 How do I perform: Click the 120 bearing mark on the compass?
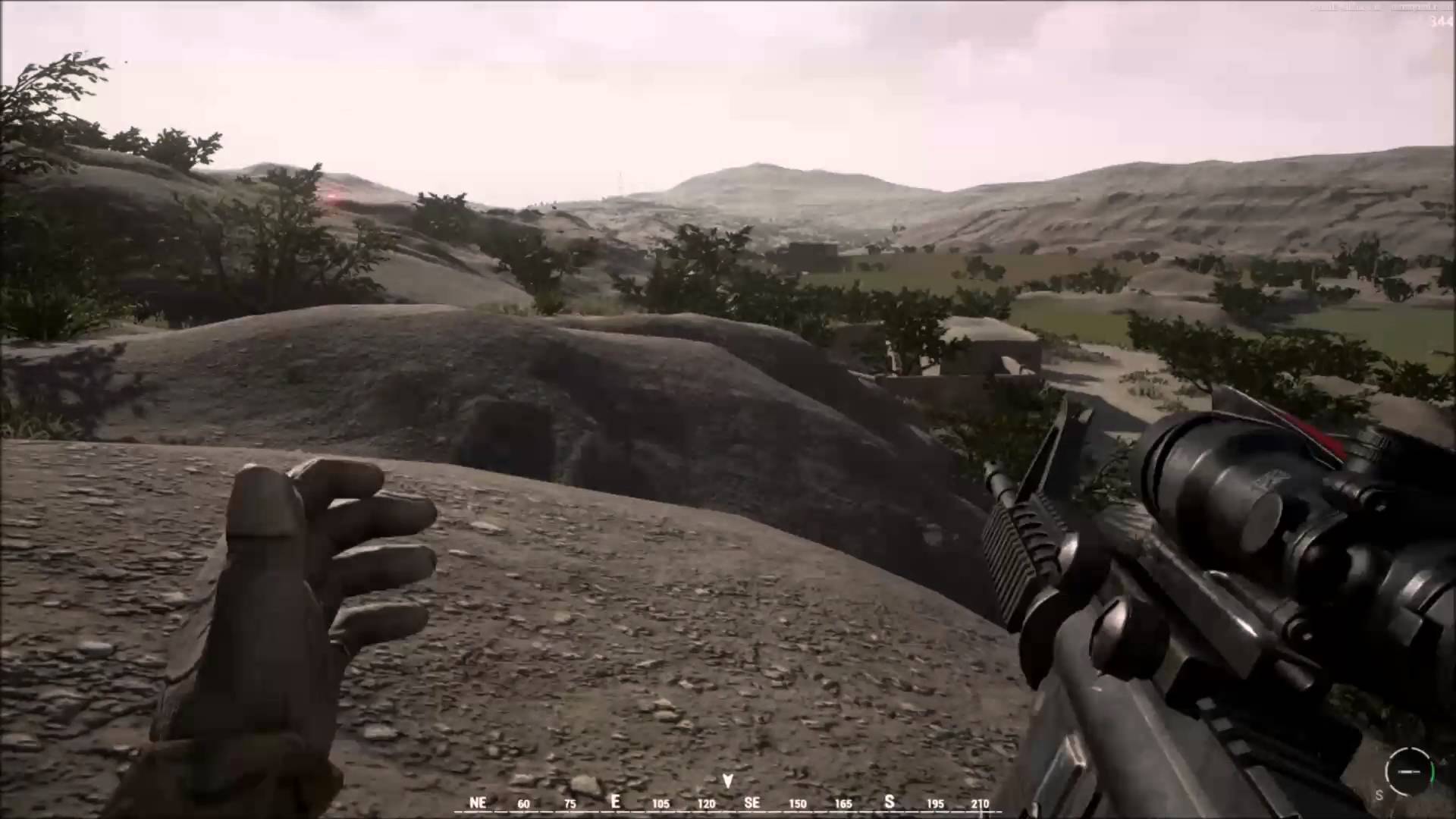[x=707, y=803]
